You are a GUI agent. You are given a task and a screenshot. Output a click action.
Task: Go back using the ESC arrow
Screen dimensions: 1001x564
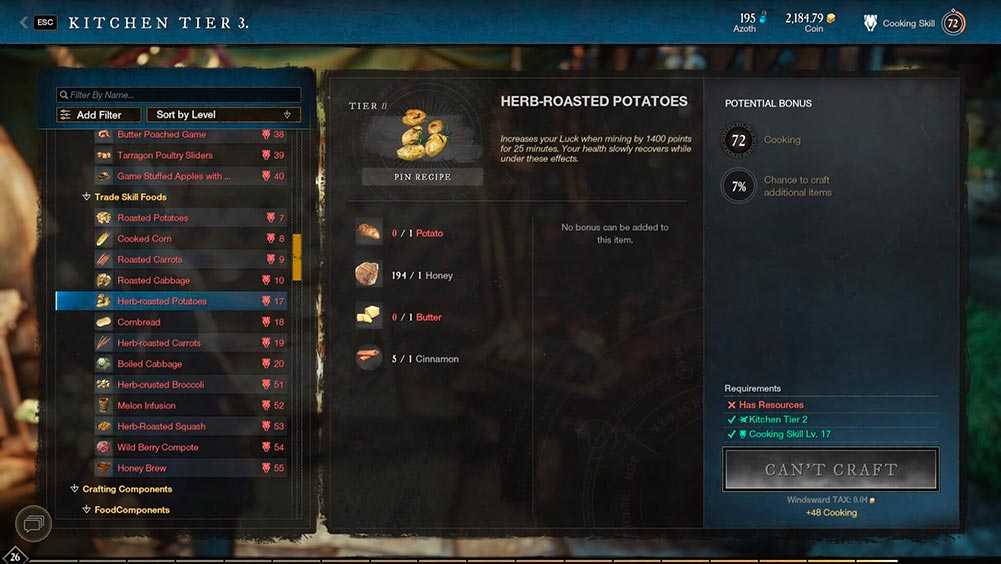(24, 22)
